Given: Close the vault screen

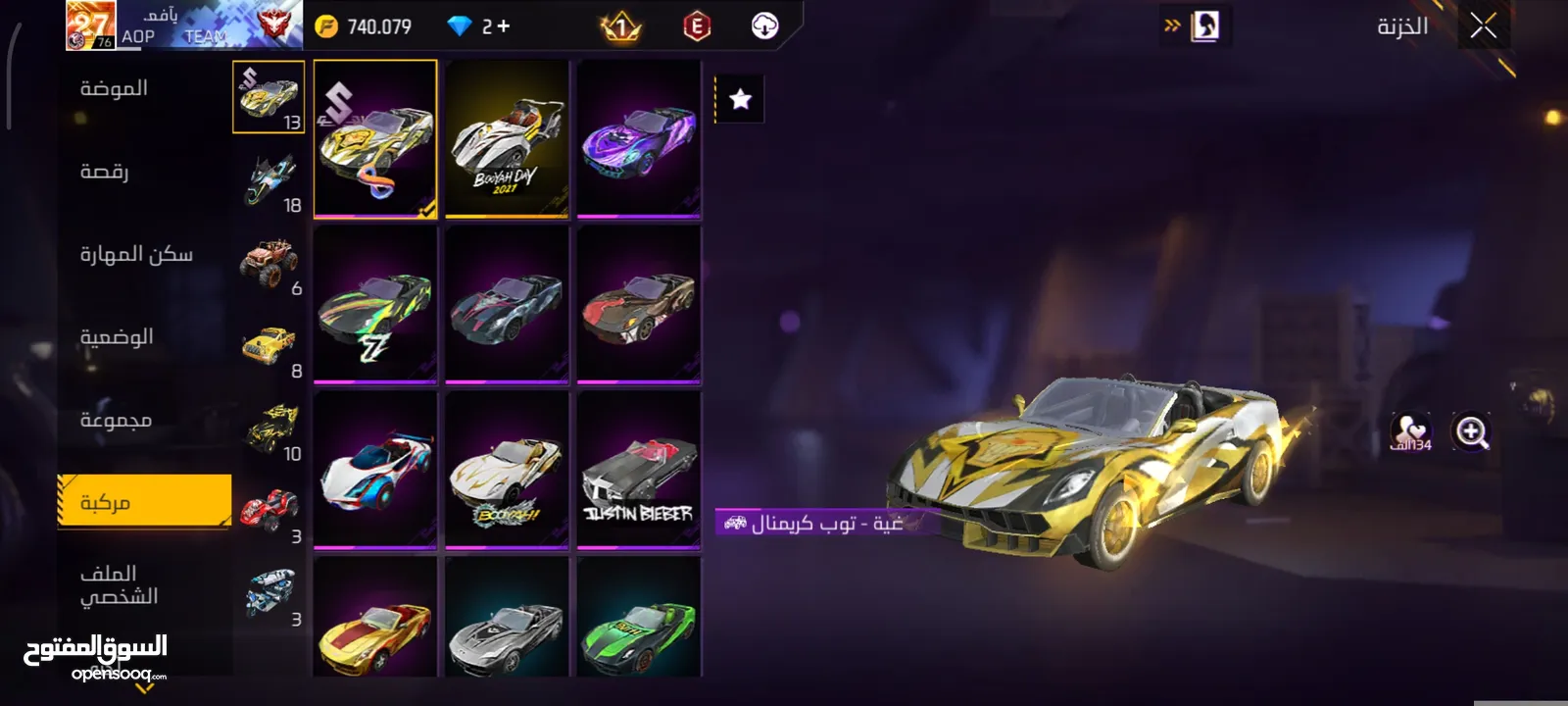Looking at the screenshot, I should (1483, 26).
